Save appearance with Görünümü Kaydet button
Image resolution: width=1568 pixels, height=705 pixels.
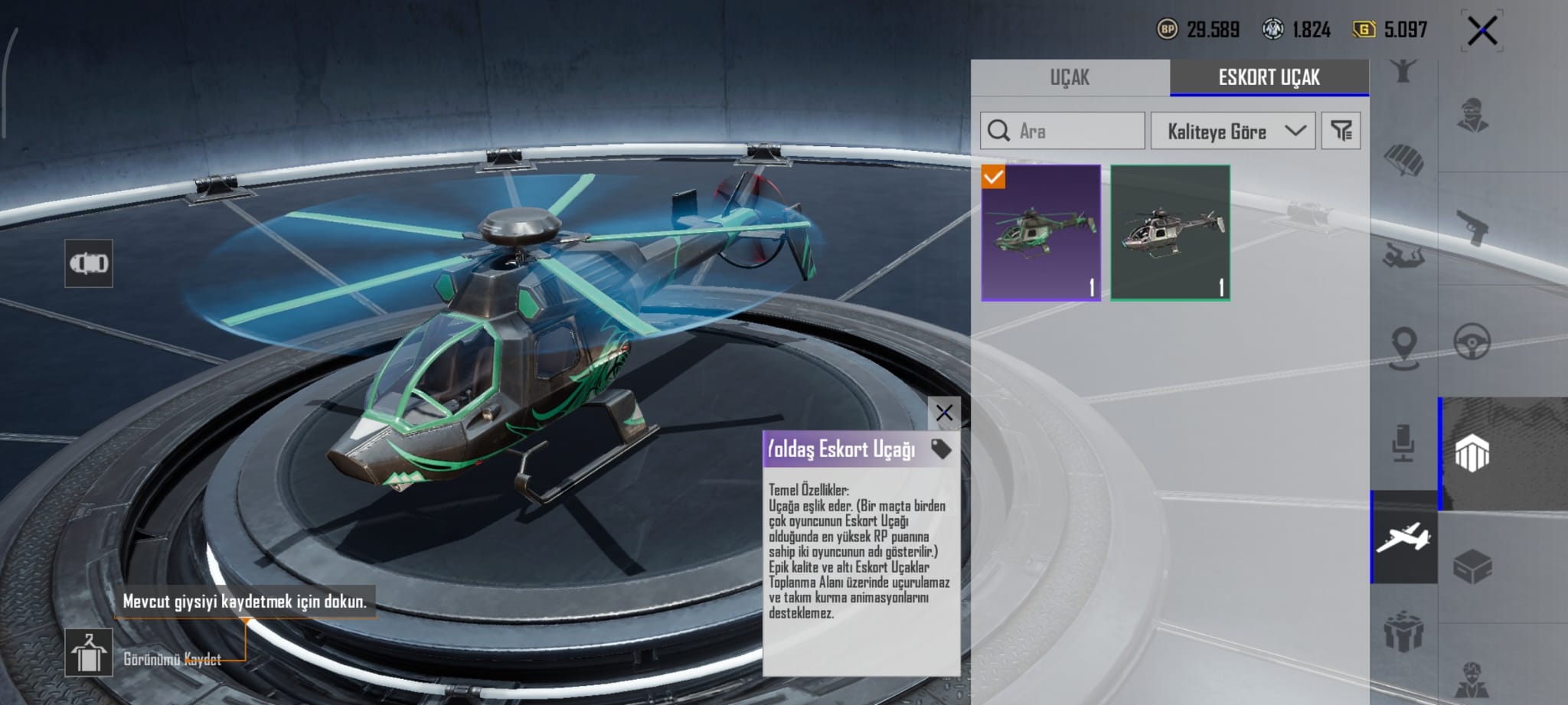tap(89, 653)
